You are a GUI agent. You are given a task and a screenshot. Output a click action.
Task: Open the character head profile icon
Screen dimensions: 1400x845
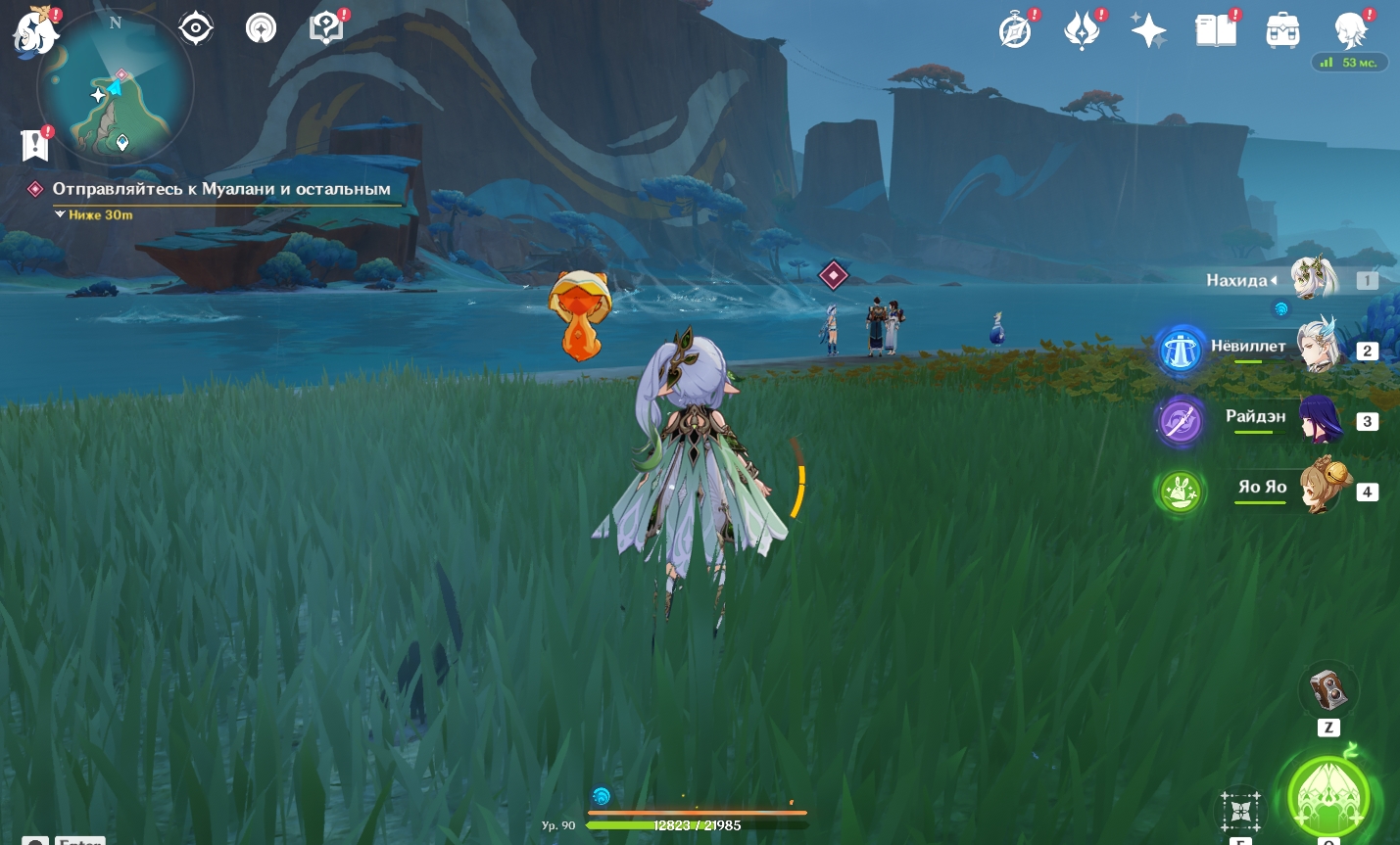pyautogui.click(x=1350, y=30)
